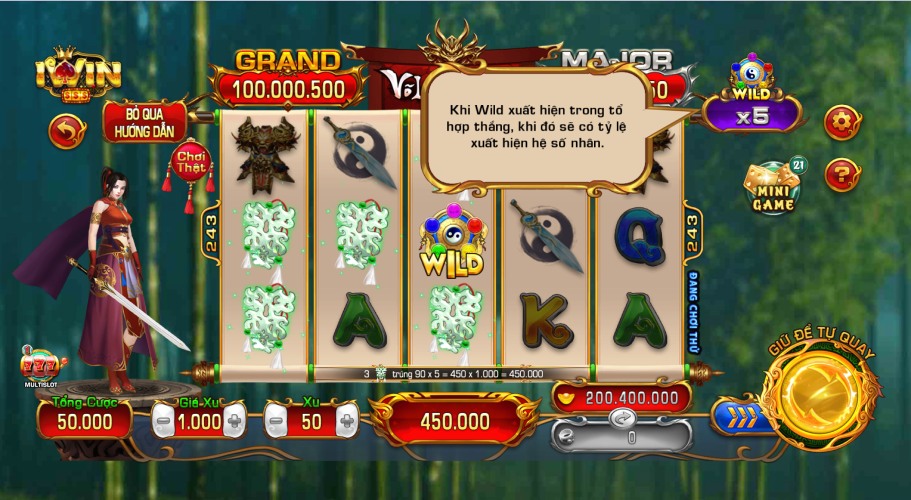Image resolution: width=911 pixels, height=500 pixels.
Task: Lower the Xu amount with minus
Action: coord(276,422)
